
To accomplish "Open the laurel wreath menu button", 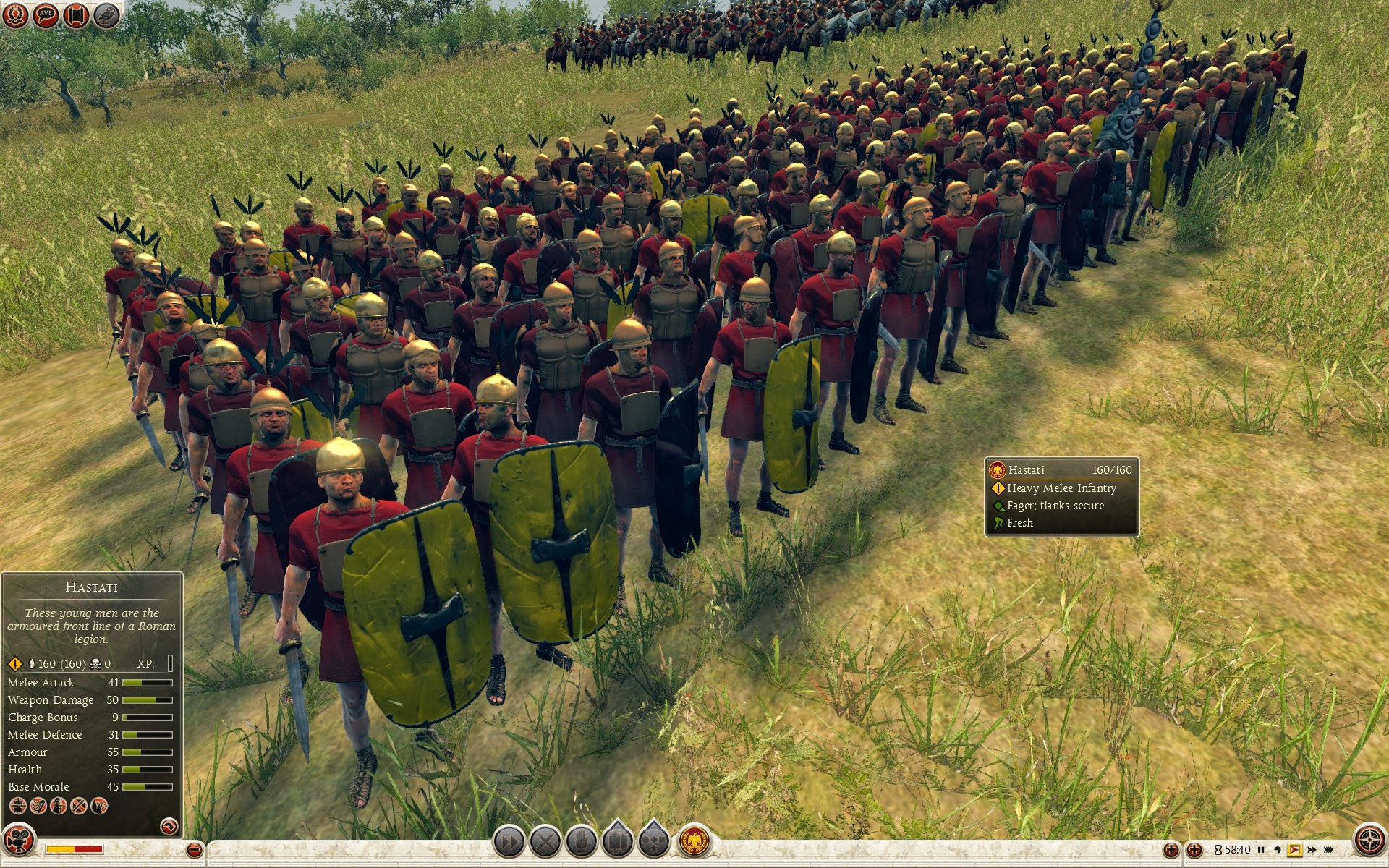I will [14, 14].
